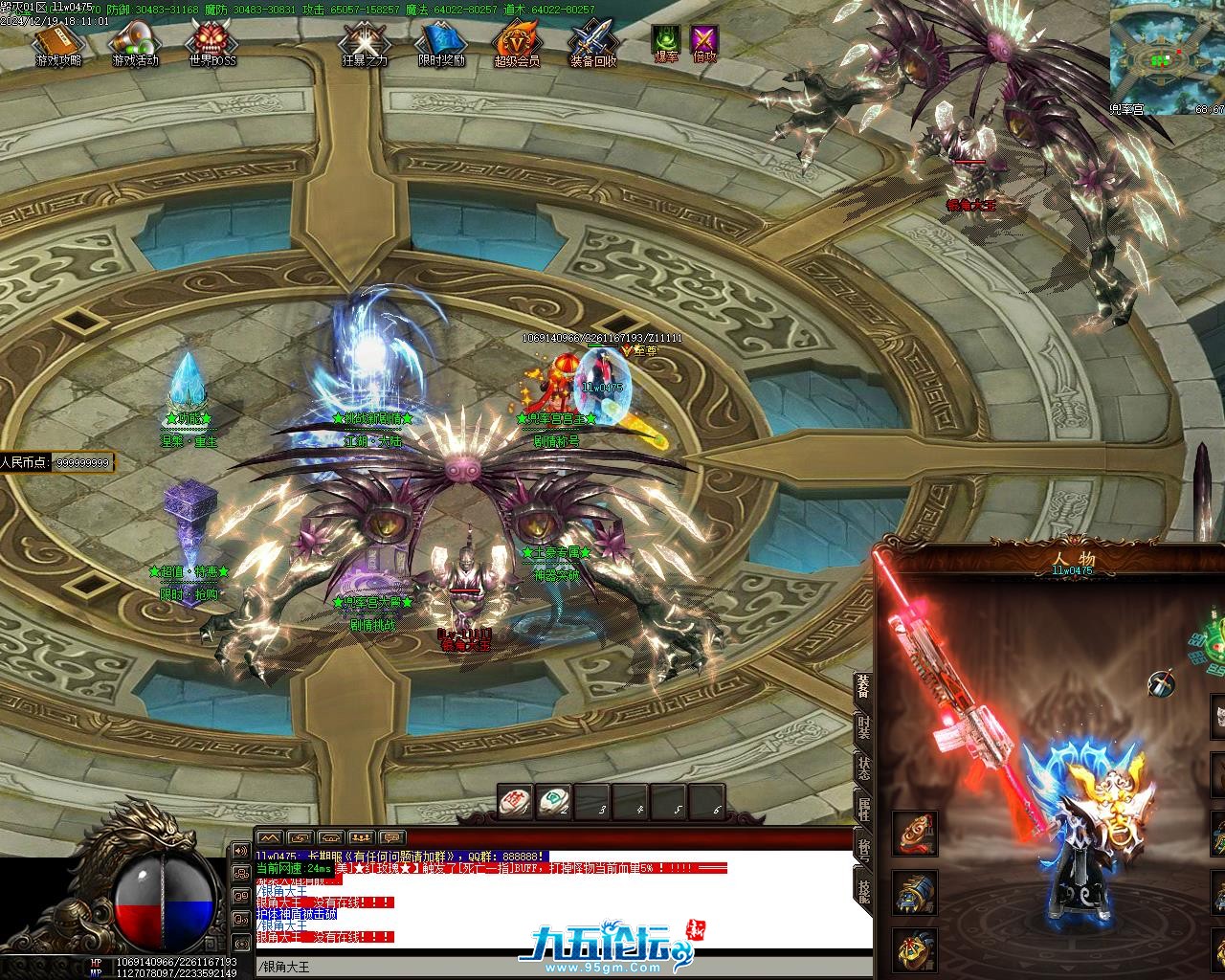Use the red potion in hotbar slot 1
Screen dimensions: 1225x980
517,802
